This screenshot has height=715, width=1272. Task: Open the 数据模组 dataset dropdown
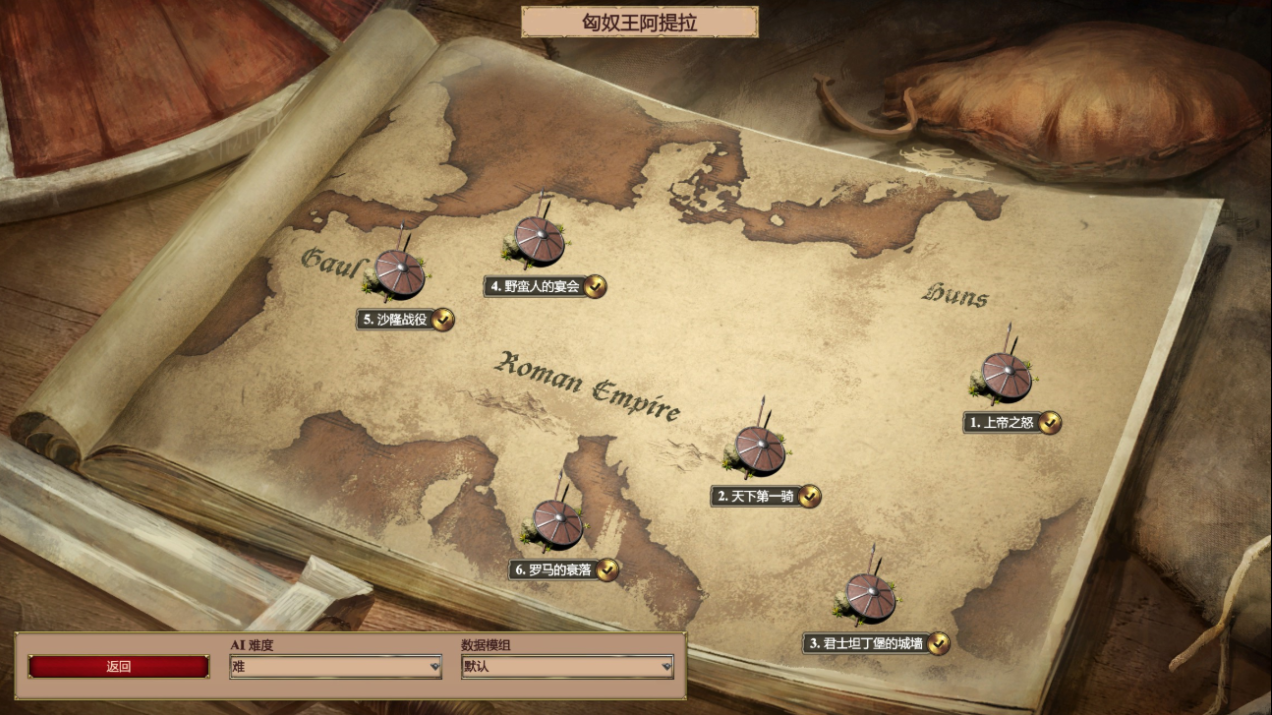[567, 666]
